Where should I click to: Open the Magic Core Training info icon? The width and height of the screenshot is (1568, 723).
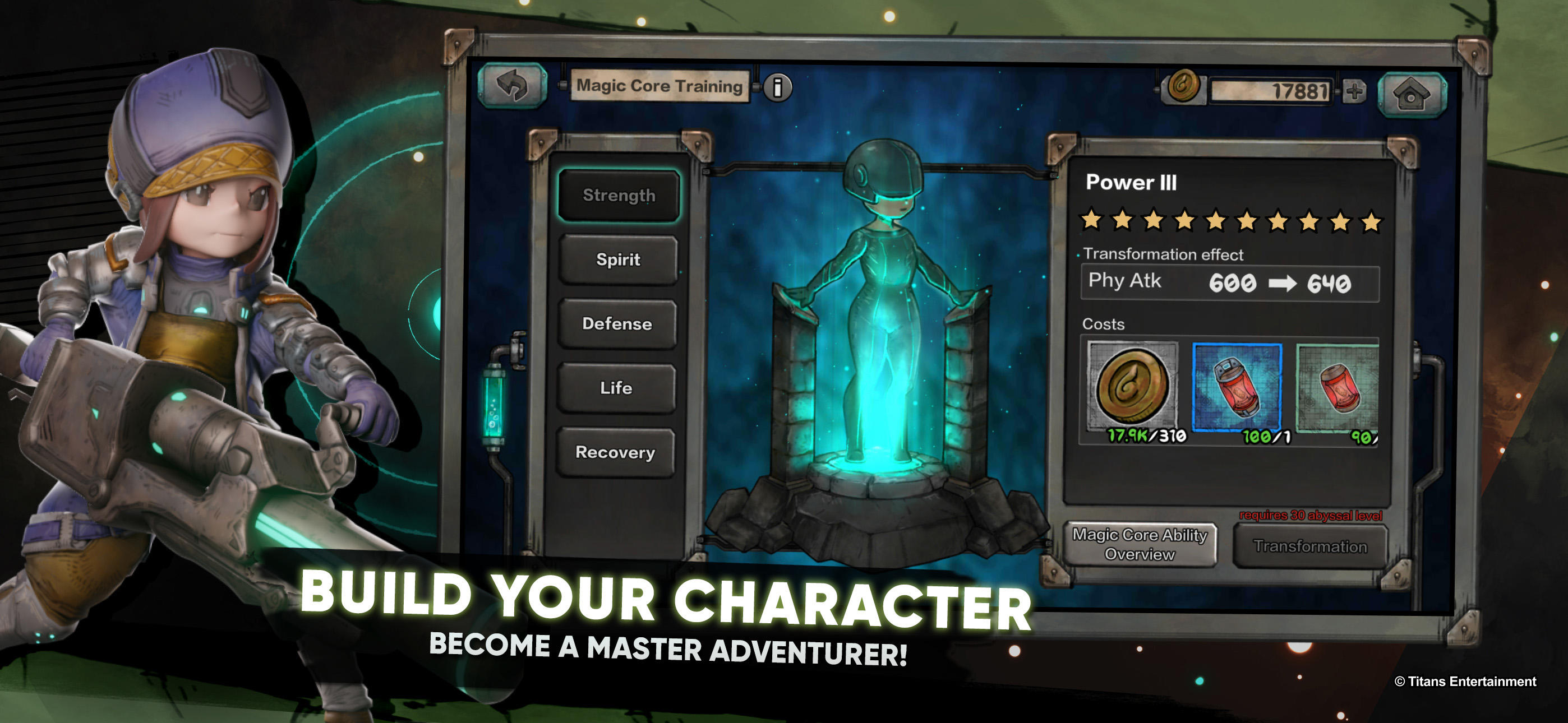[779, 86]
